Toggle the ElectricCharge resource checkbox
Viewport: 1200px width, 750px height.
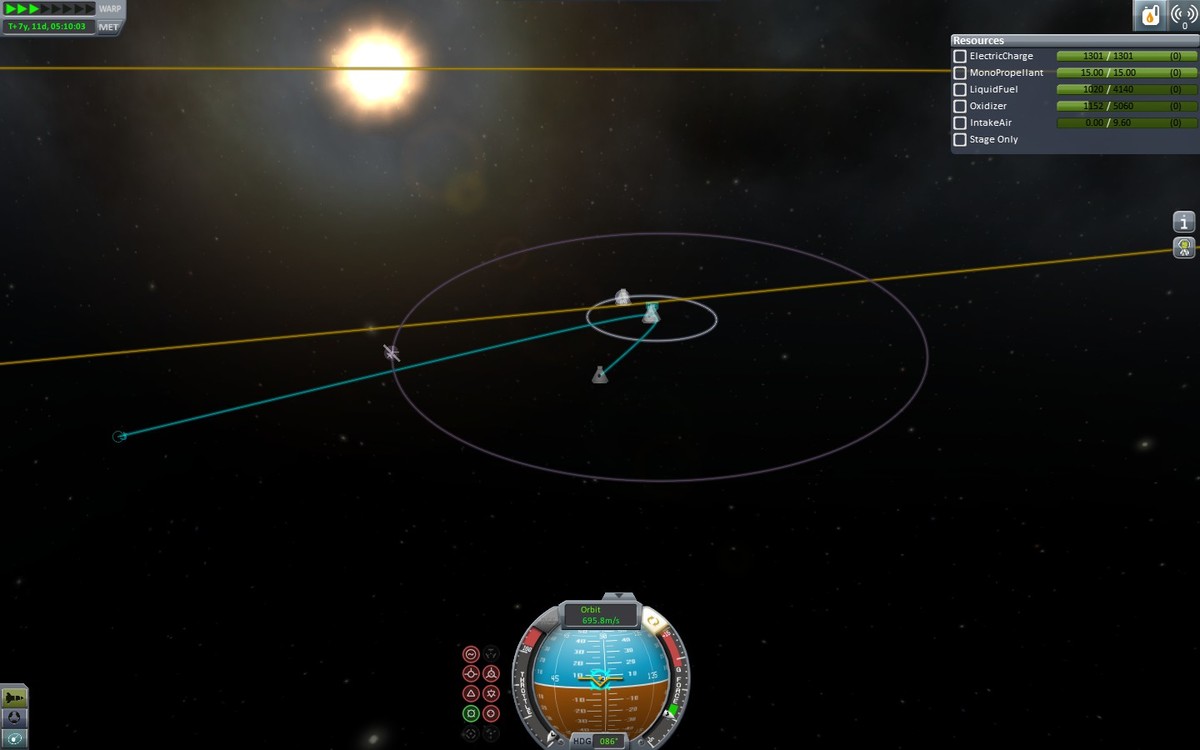click(x=960, y=57)
